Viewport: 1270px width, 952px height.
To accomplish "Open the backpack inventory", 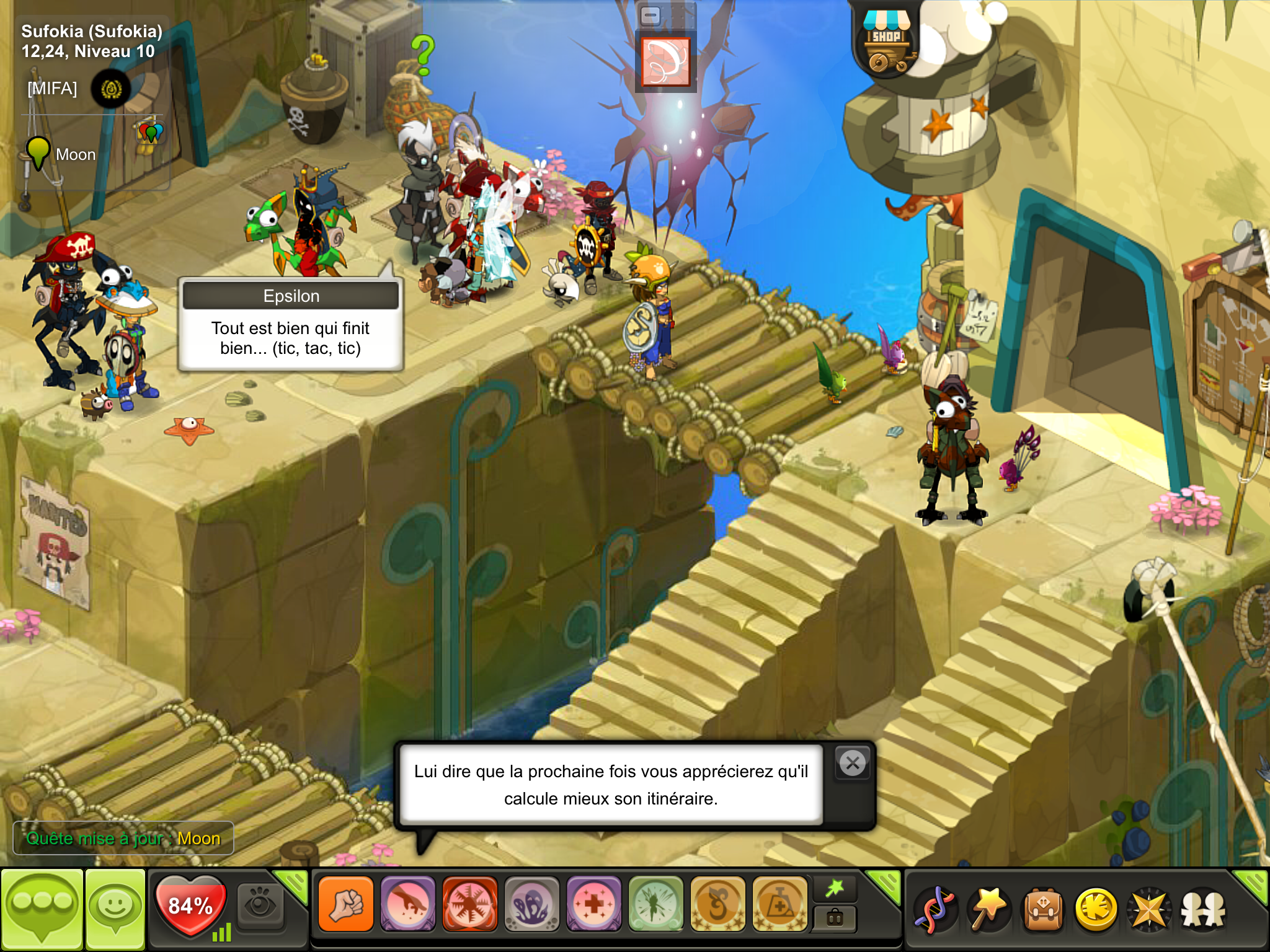I will click(1043, 910).
